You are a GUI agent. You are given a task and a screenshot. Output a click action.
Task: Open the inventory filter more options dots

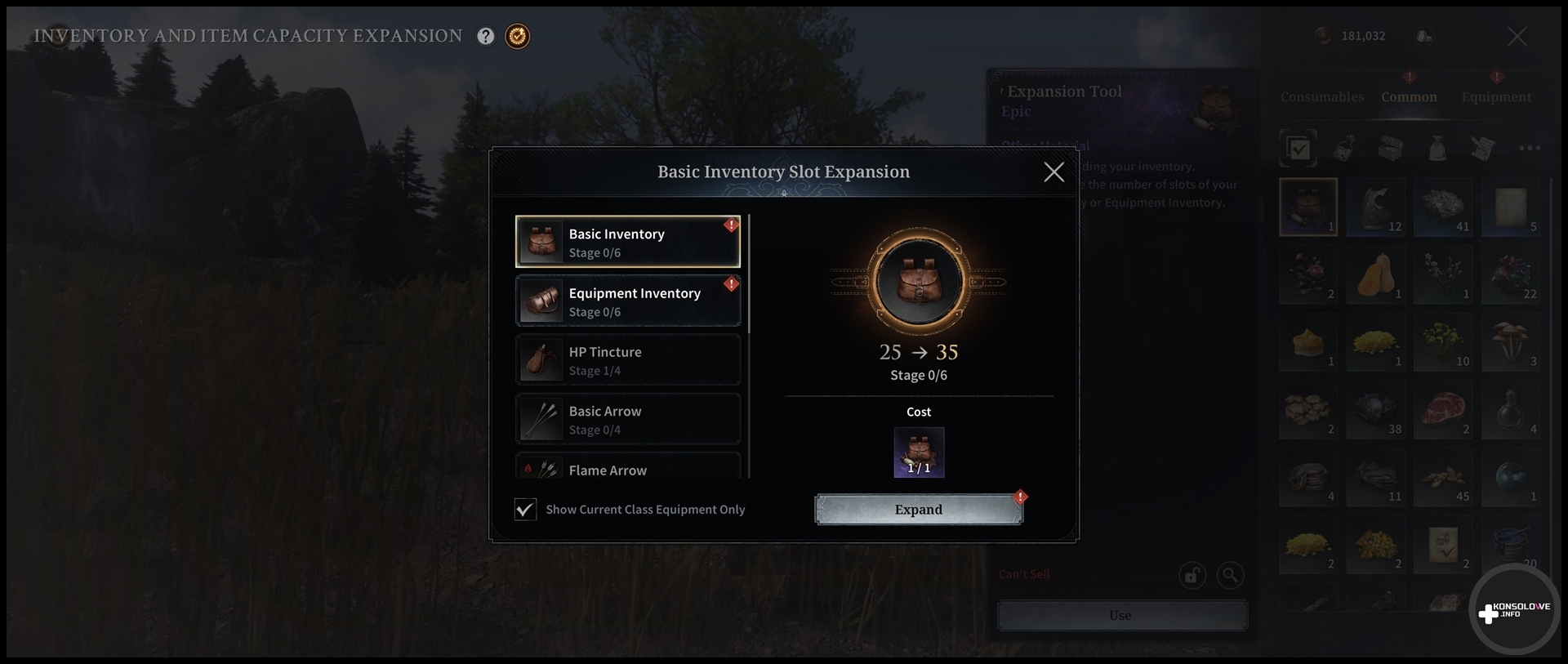pyautogui.click(x=1529, y=149)
